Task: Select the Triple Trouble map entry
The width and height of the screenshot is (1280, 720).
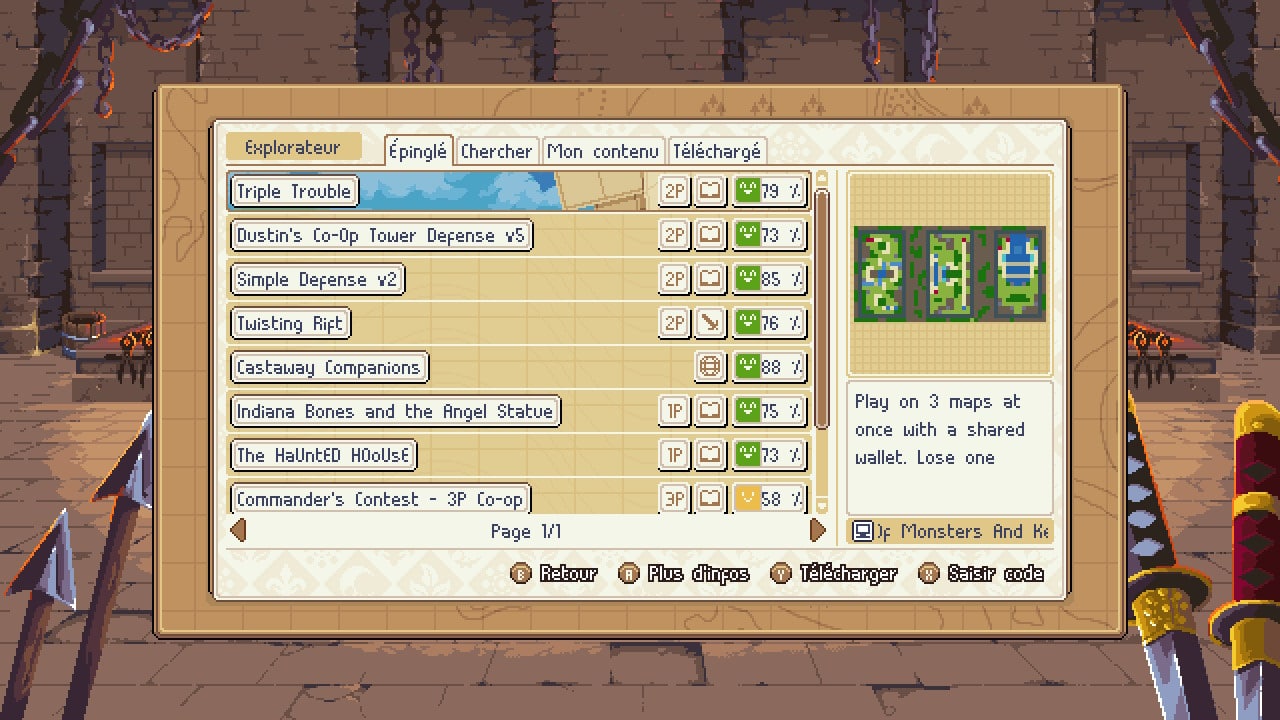Action: coord(294,191)
